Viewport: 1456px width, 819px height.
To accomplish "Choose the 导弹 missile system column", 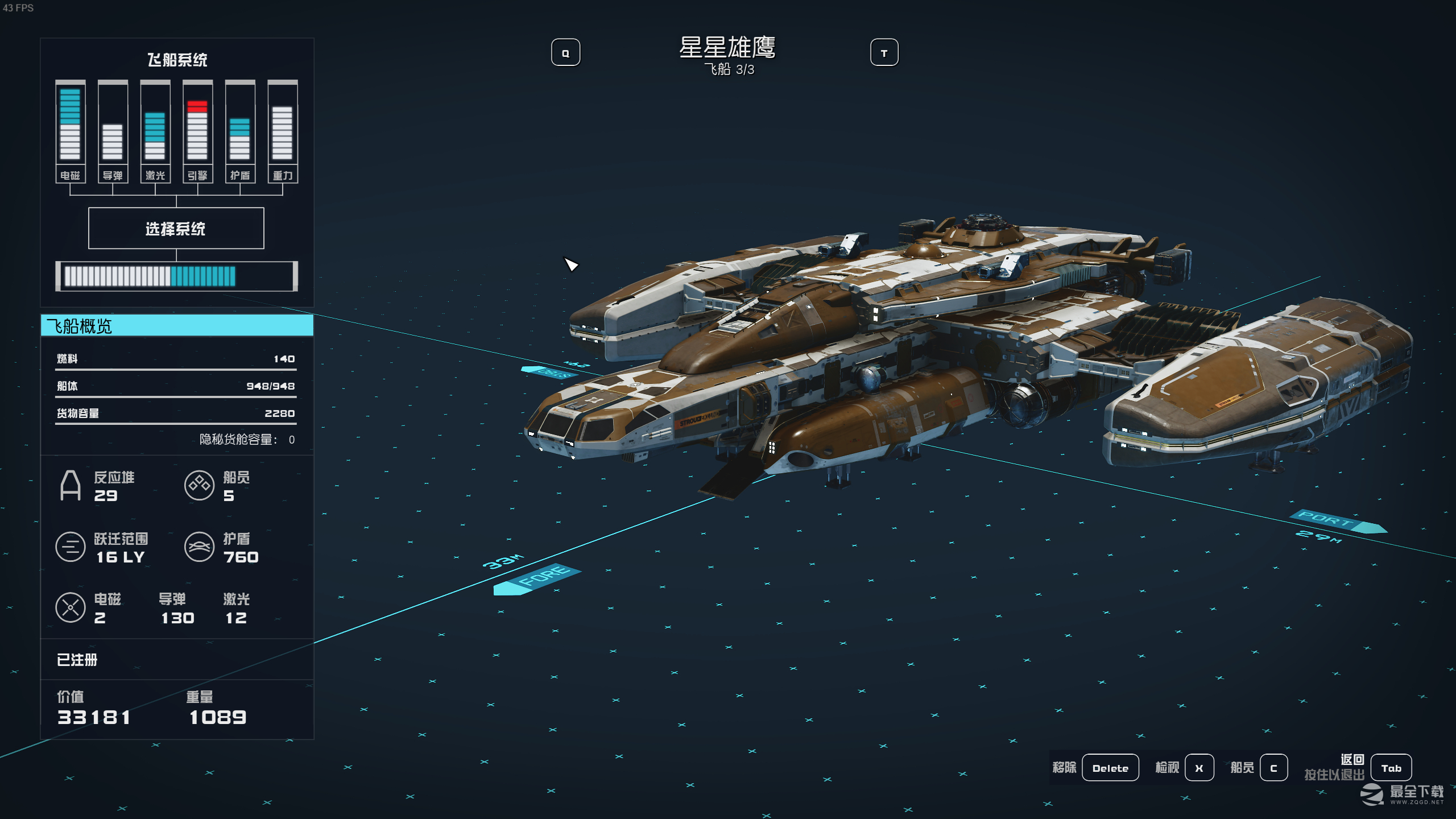I will [x=113, y=131].
